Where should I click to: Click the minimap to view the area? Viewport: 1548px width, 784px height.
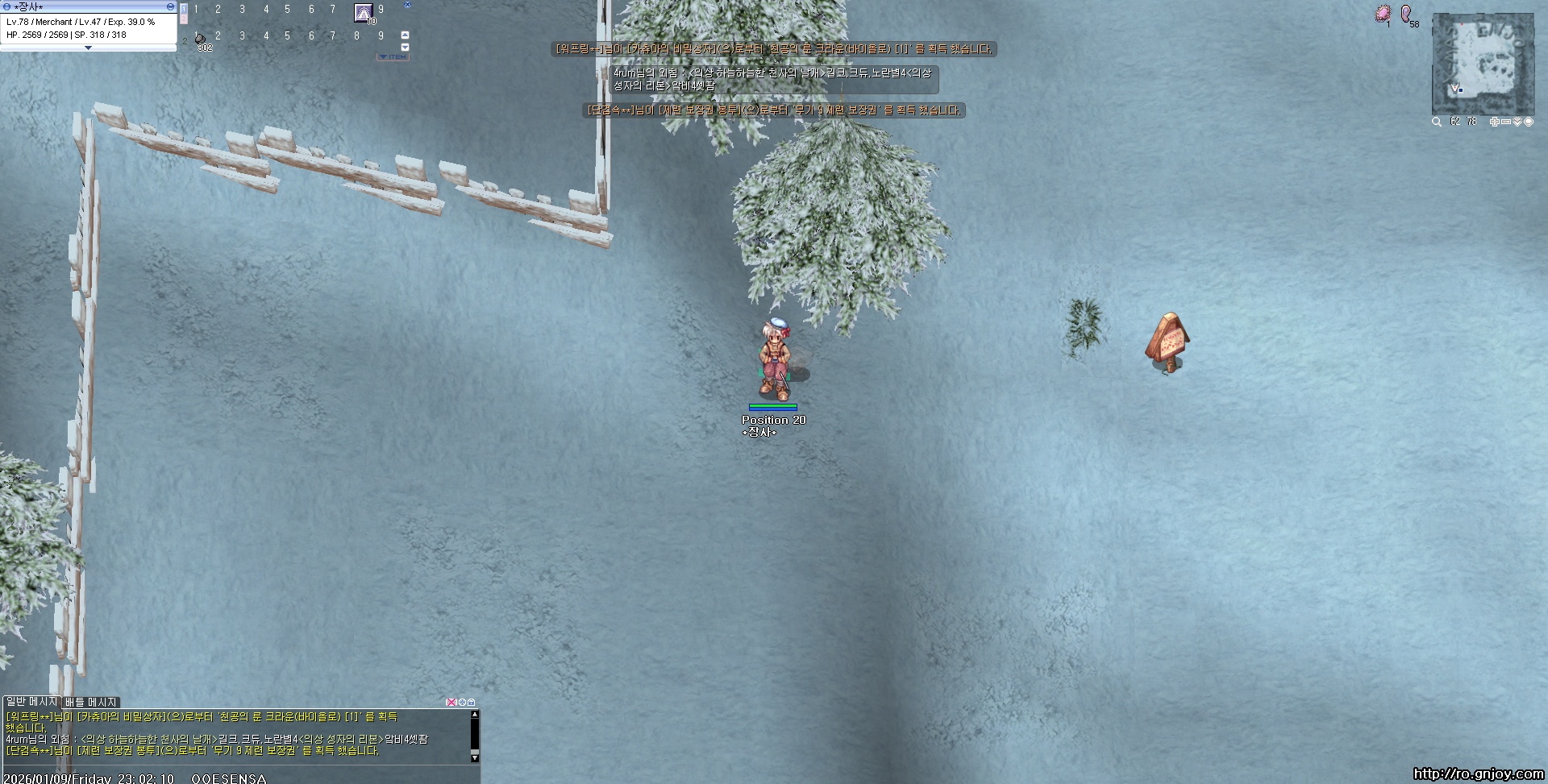pyautogui.click(x=1482, y=64)
